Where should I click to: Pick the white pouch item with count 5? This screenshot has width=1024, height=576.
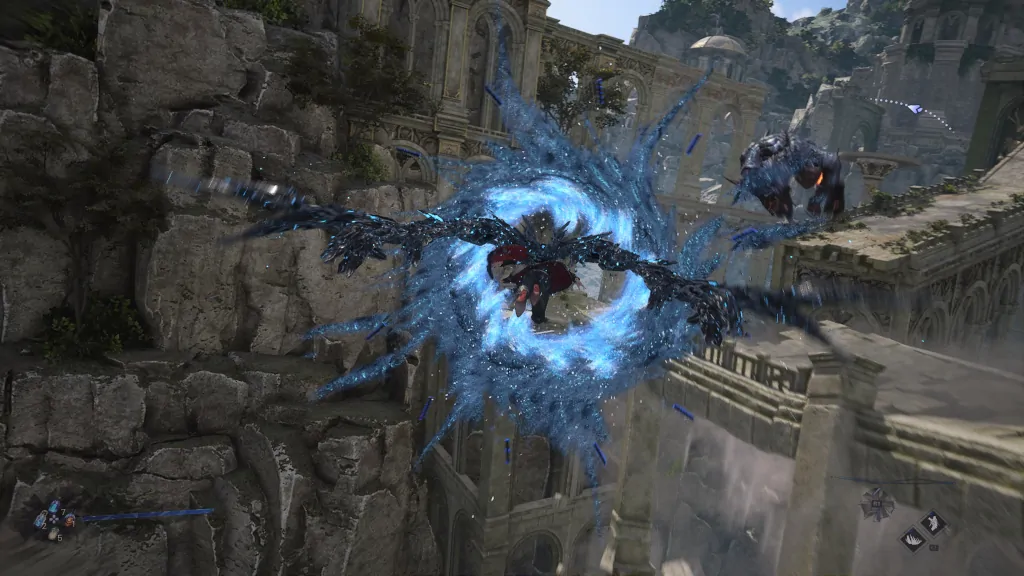(x=53, y=534)
